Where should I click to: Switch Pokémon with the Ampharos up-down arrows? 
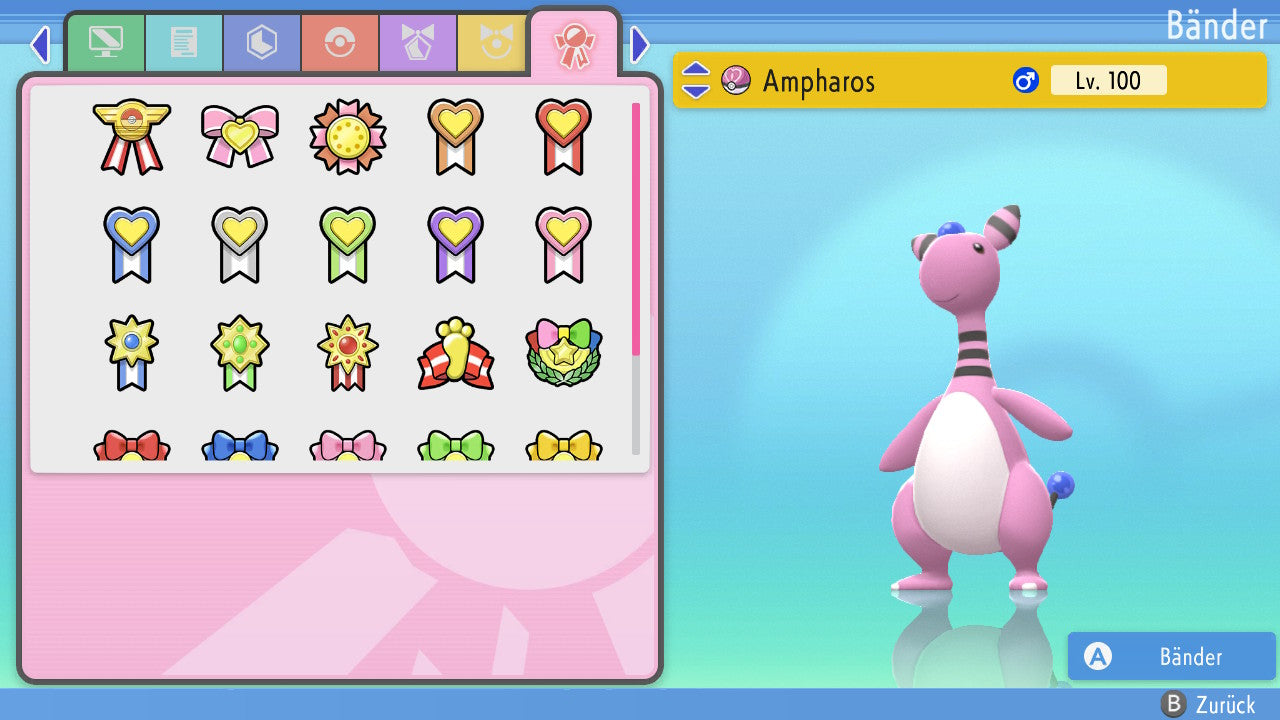pos(696,80)
